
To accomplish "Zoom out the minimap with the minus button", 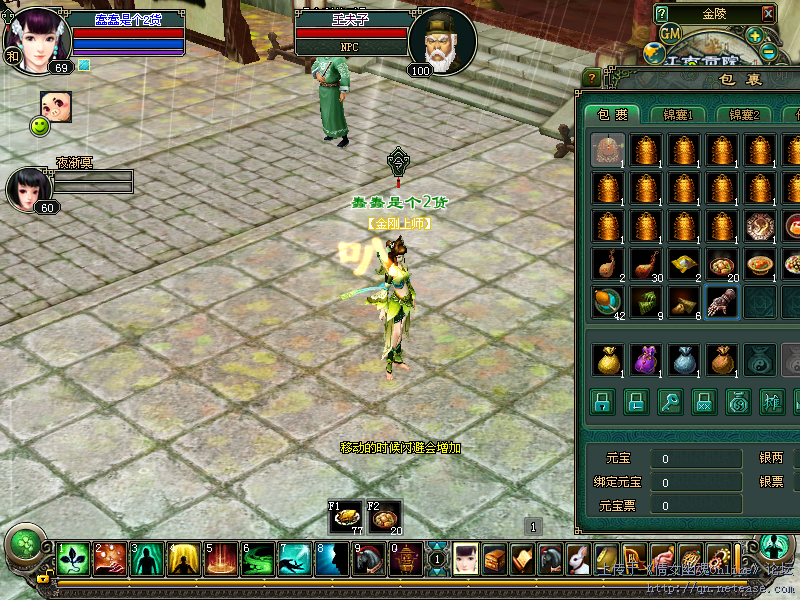I will click(768, 51).
